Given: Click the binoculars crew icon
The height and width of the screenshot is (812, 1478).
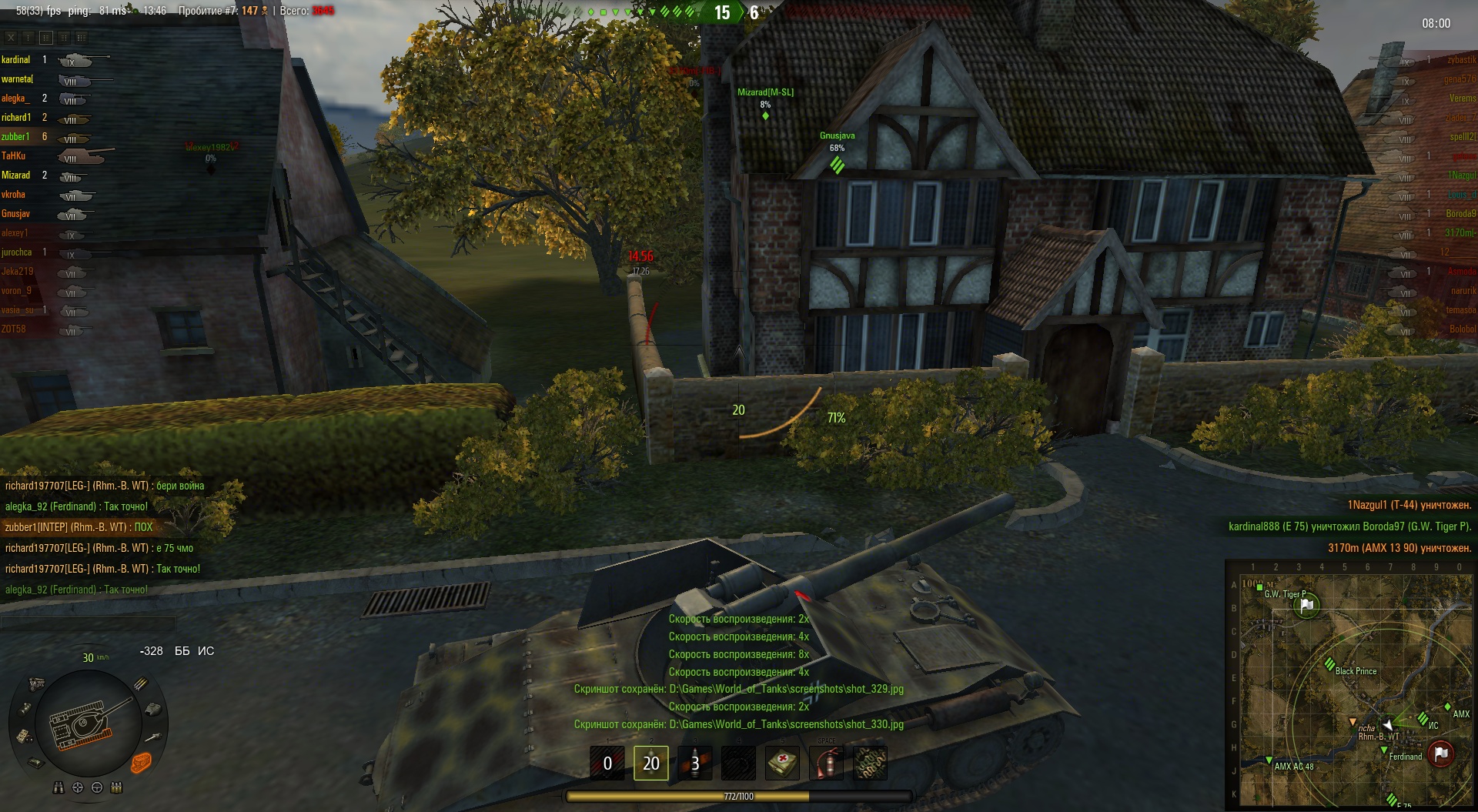Looking at the screenshot, I should click(x=59, y=787).
